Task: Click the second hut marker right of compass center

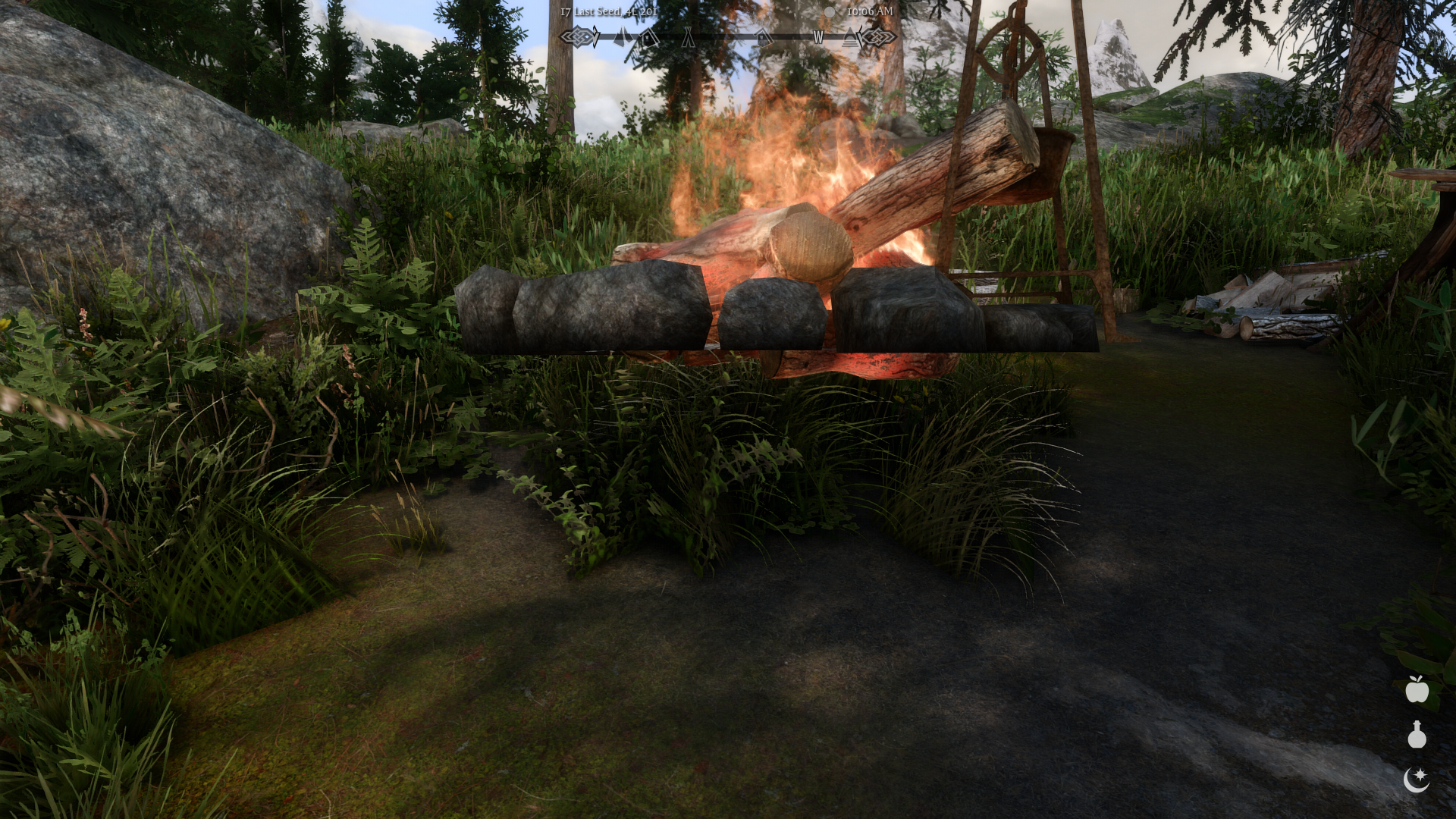Action: [763, 36]
